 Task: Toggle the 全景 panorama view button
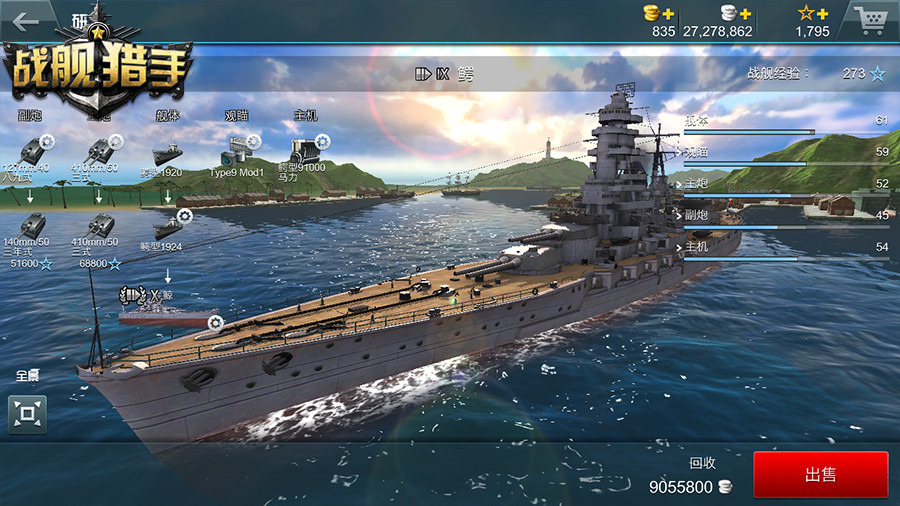click(x=28, y=412)
